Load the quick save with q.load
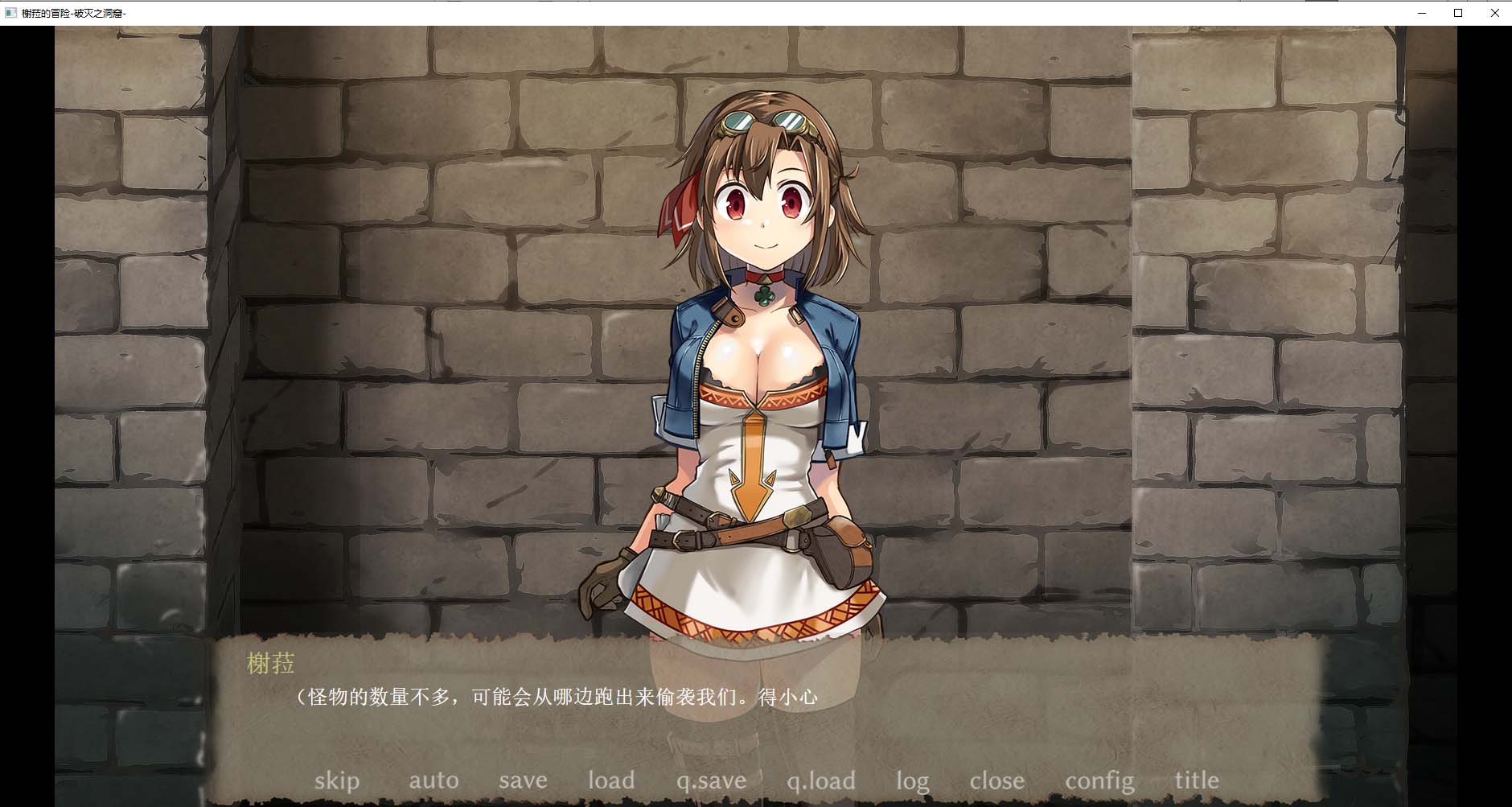 [820, 779]
